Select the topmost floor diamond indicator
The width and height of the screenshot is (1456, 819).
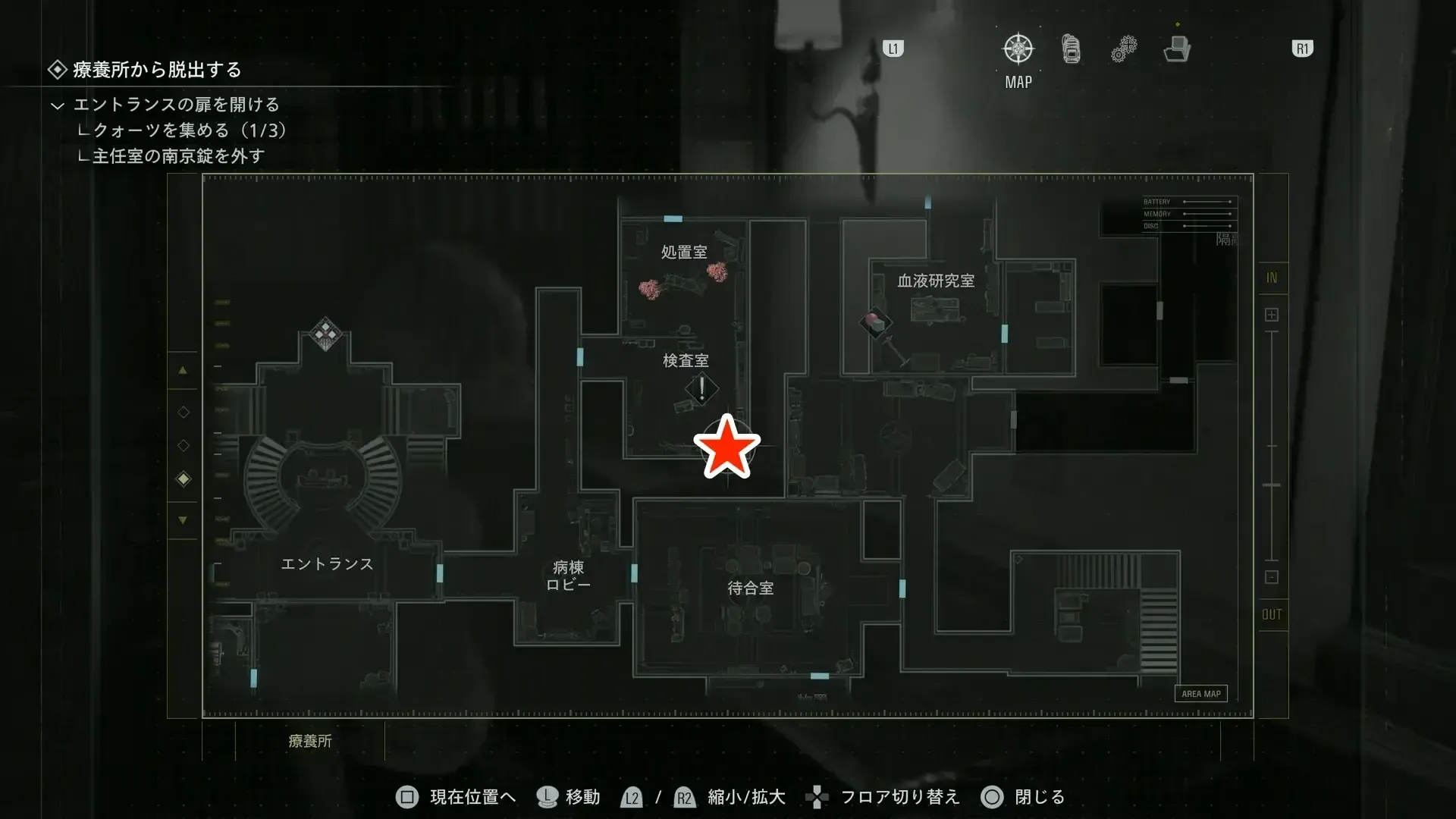pos(183,412)
